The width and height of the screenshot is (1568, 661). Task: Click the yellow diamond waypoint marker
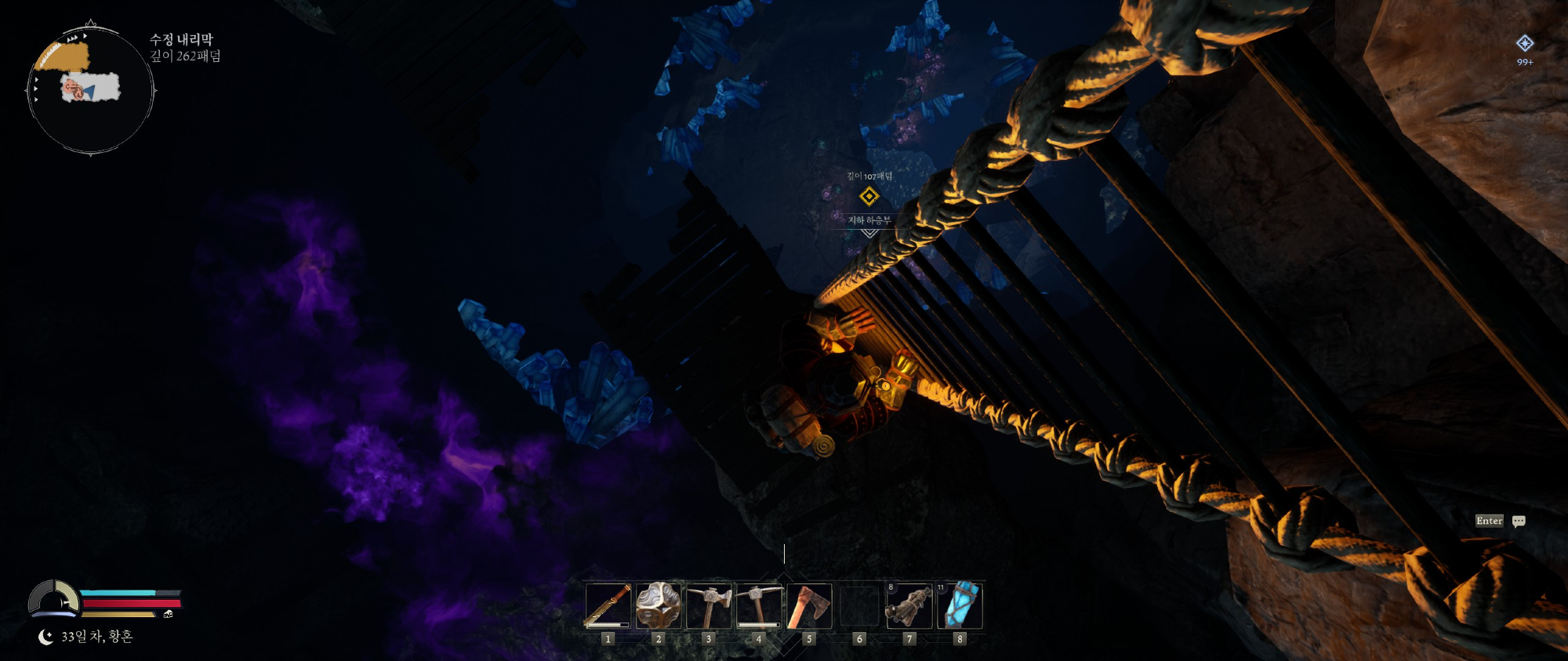point(869,196)
